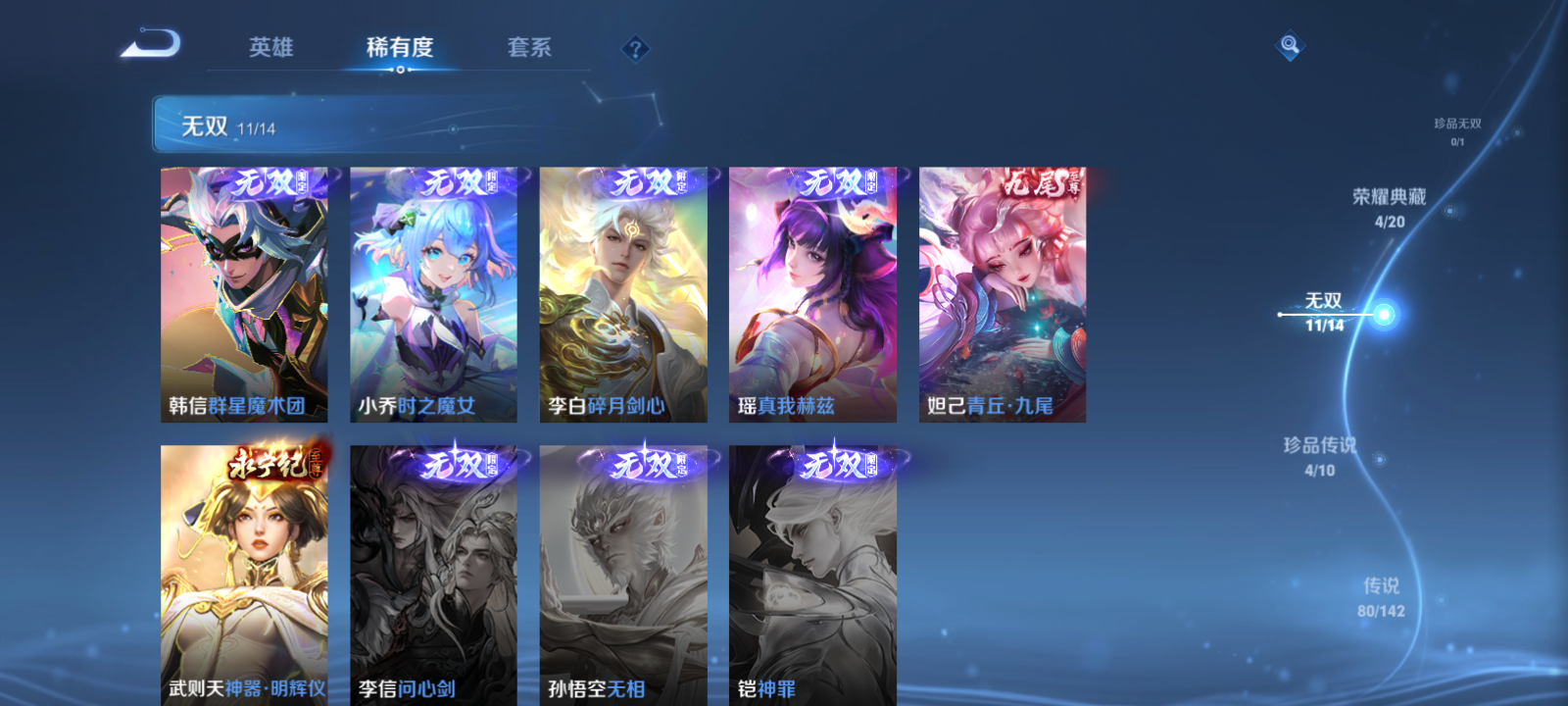Open the 李白碎月剑心 skin
1568x706 pixels.
coord(624,294)
